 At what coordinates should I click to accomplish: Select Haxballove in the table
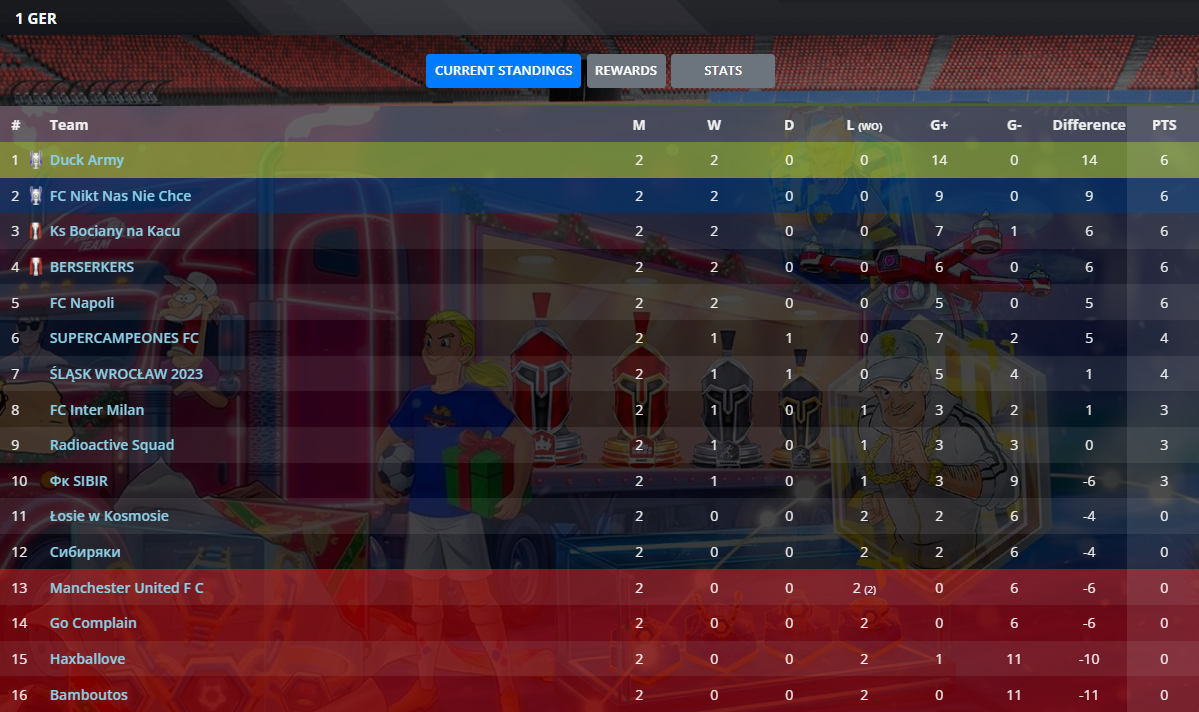click(x=88, y=659)
